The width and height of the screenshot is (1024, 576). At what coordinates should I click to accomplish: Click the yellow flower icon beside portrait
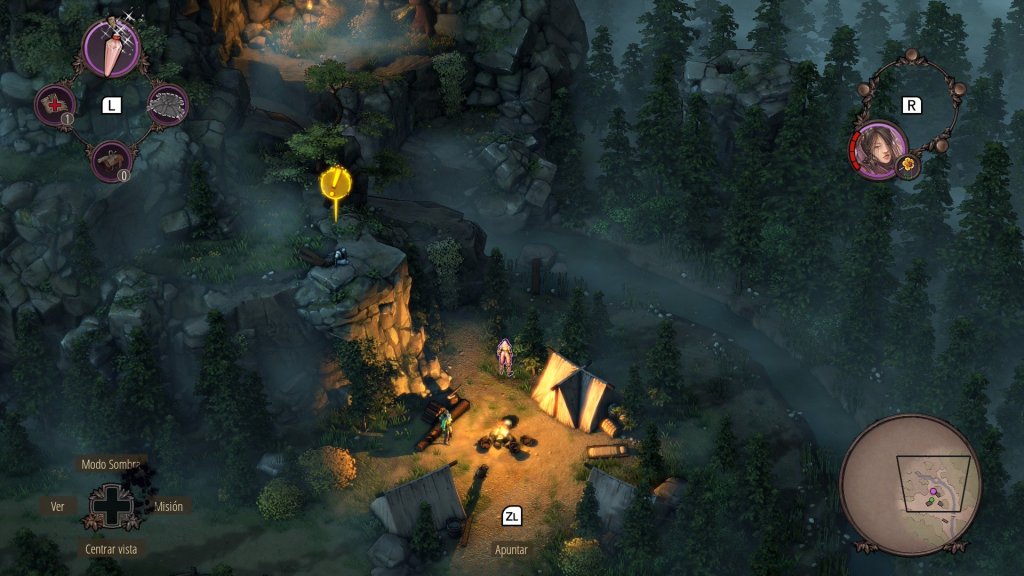pos(908,164)
